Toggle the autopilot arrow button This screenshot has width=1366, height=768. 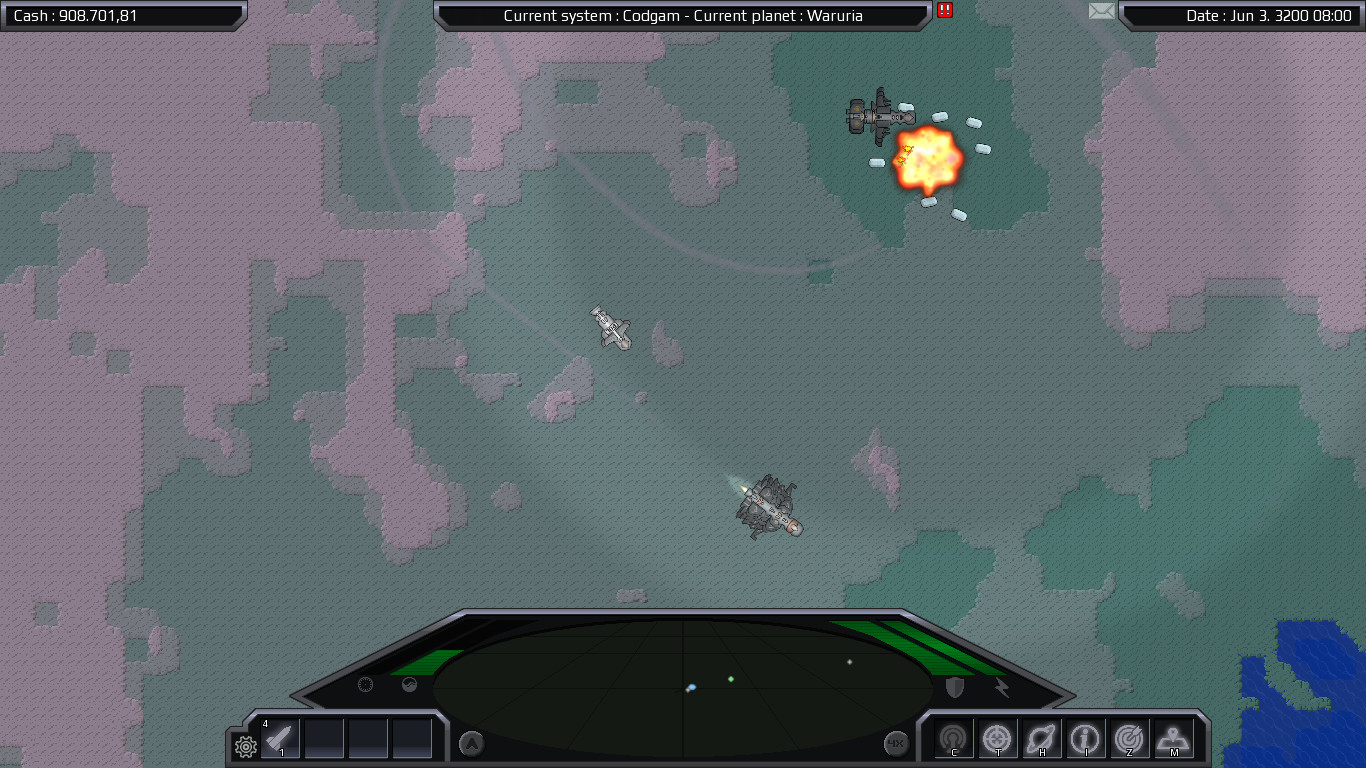coord(470,743)
